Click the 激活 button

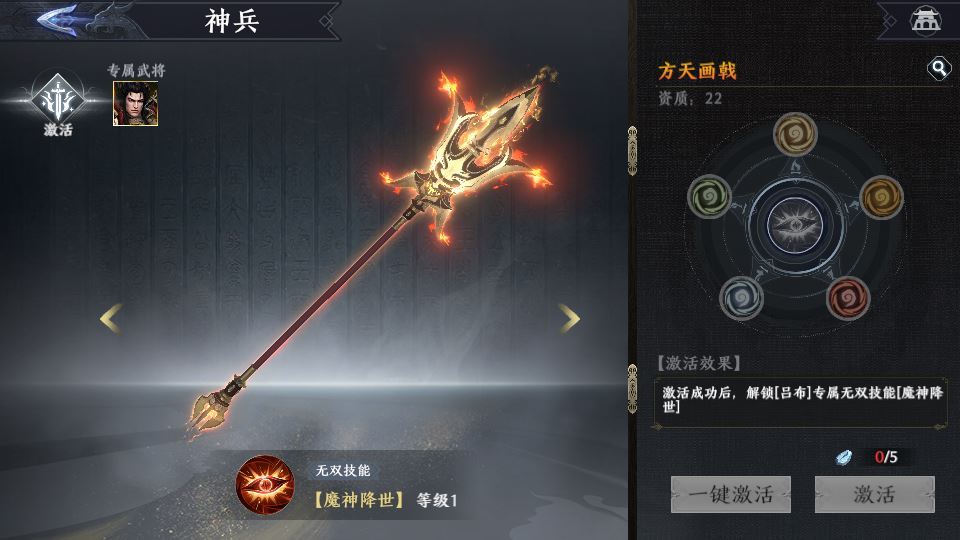[x=874, y=494]
